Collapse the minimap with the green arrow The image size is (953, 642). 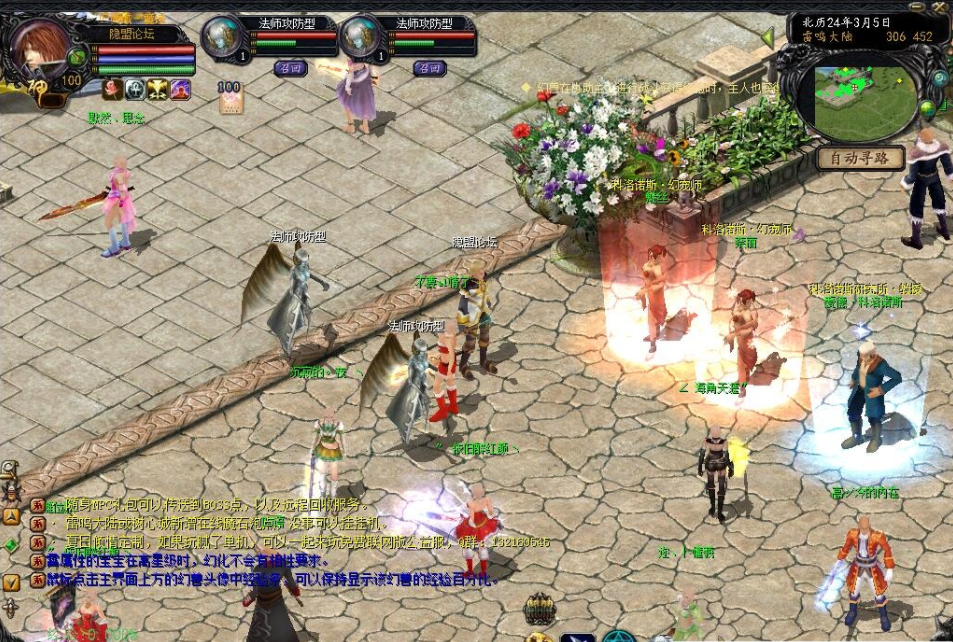768,38
